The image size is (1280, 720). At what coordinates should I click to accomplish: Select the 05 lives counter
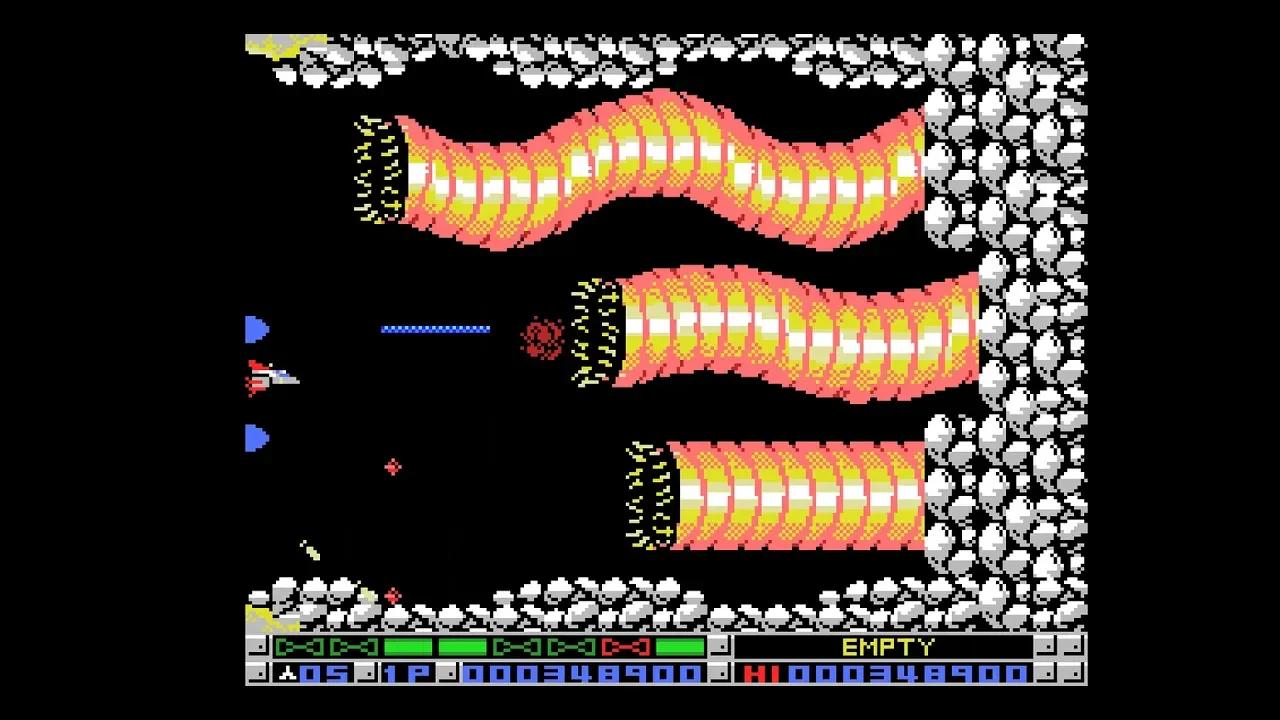pos(324,673)
